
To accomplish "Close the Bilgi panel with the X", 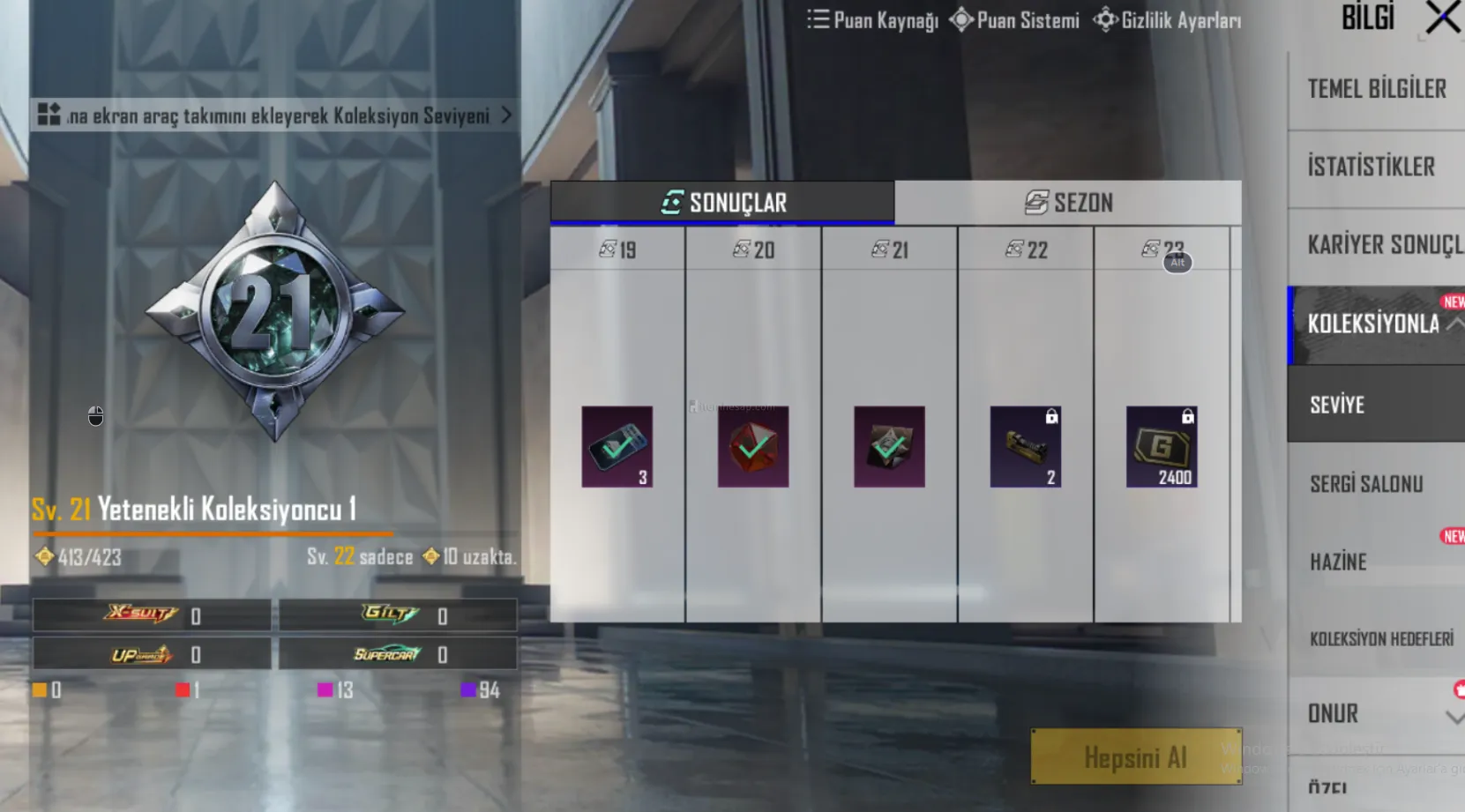I will 1442,19.
